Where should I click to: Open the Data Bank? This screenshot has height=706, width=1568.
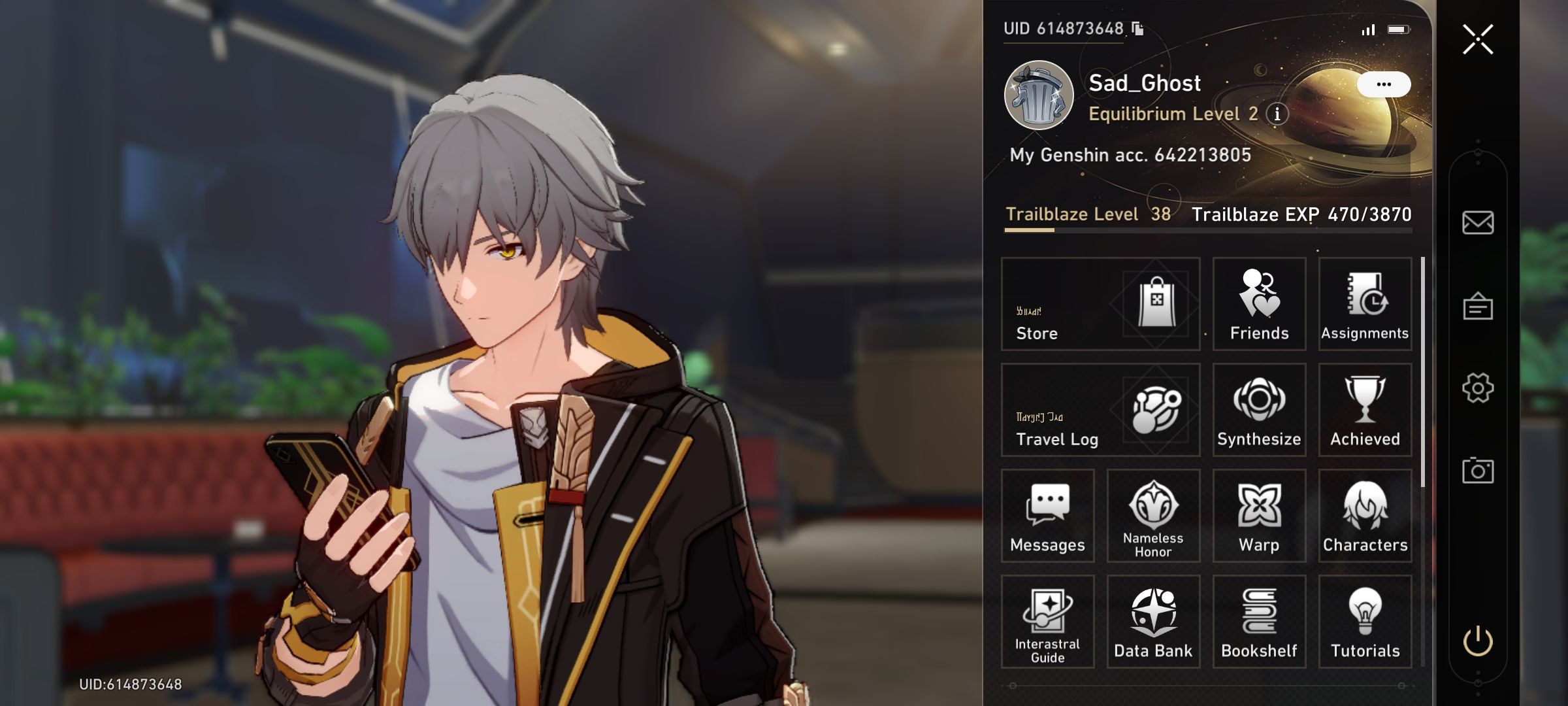pos(1153,621)
